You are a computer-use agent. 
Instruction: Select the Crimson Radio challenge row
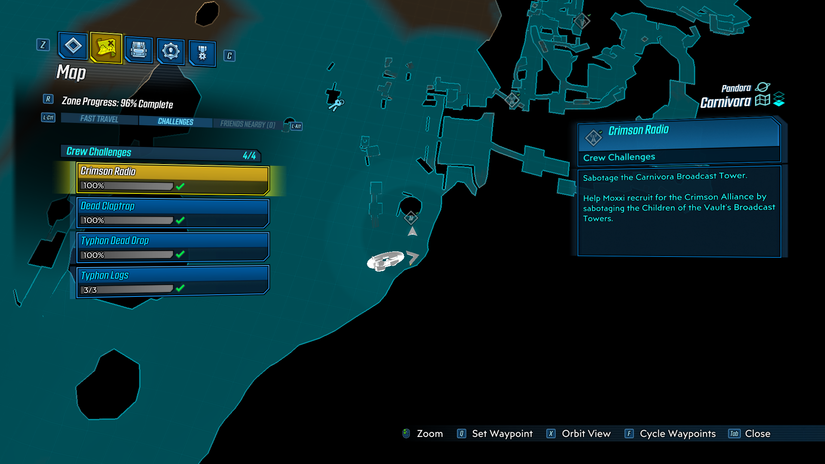[173, 178]
